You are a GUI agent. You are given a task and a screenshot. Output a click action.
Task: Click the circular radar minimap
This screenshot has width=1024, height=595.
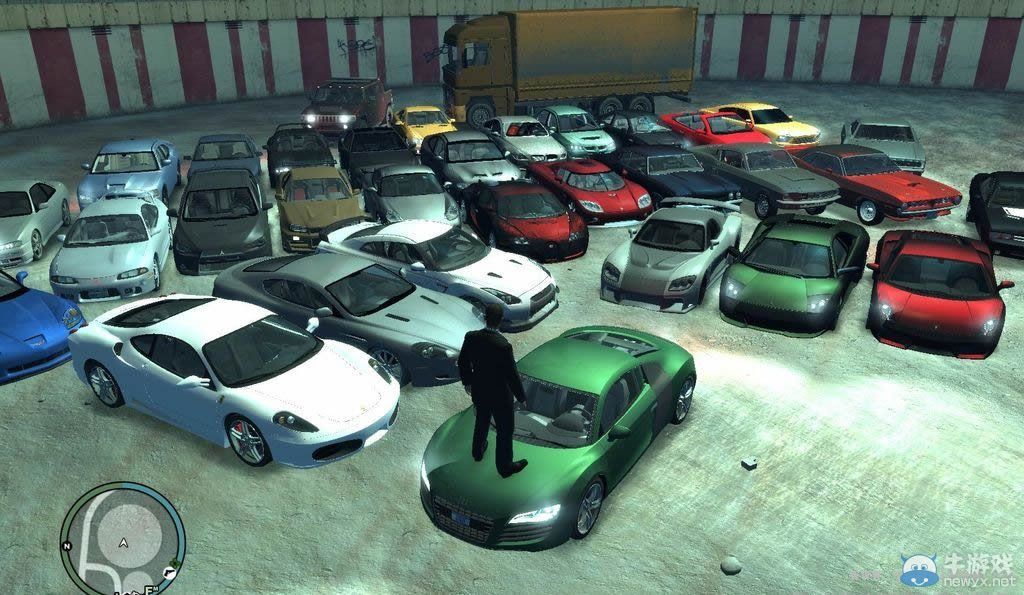122,539
